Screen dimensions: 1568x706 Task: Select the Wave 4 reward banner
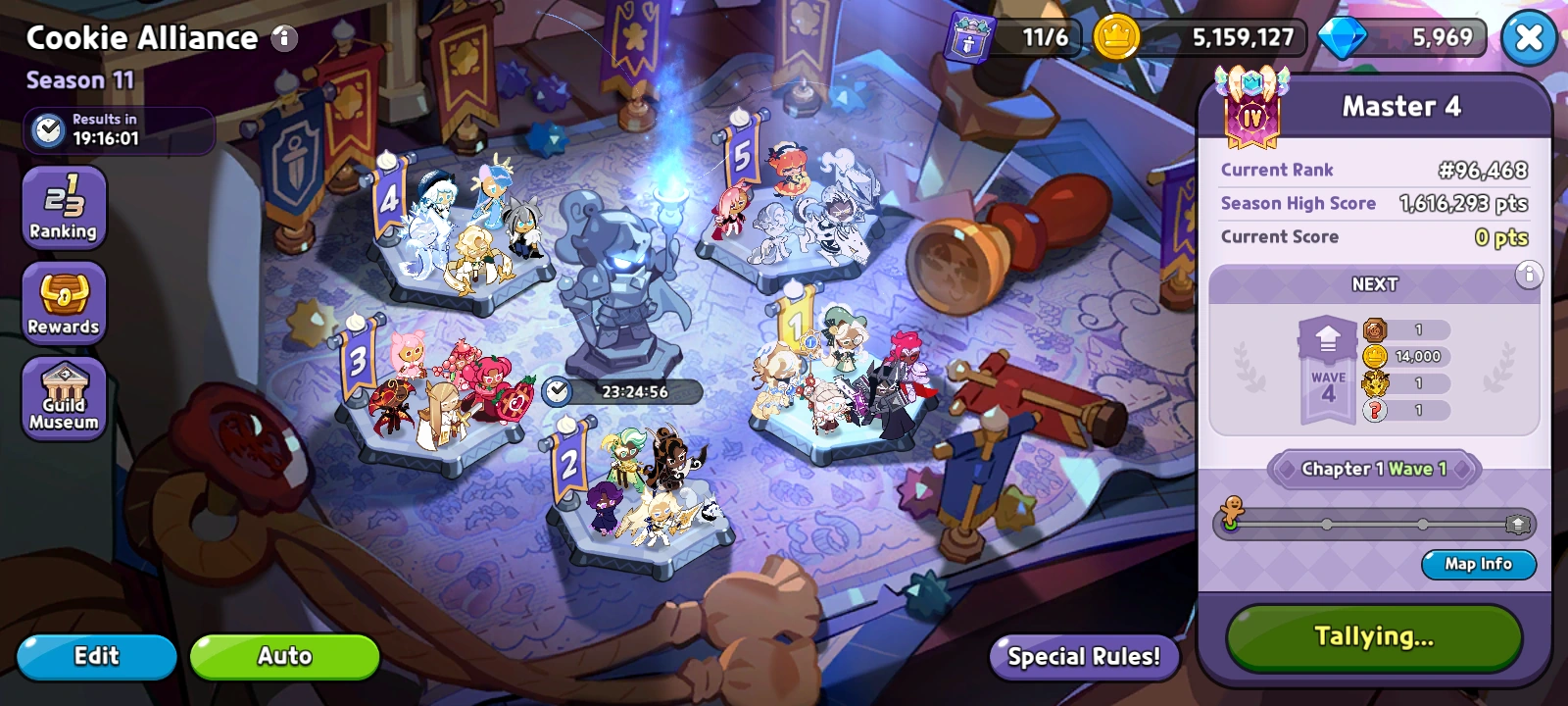1328,372
